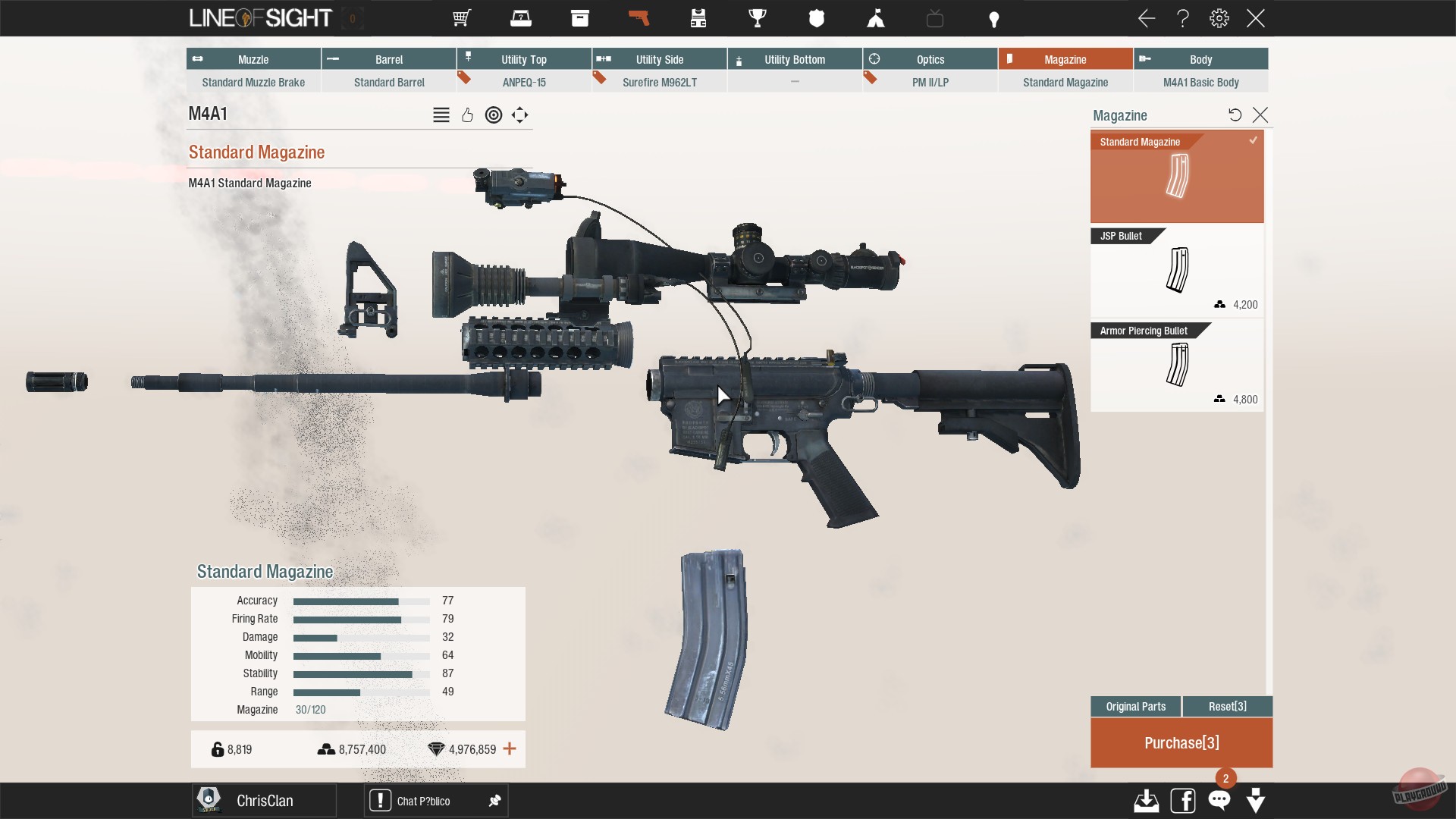Toggle the list view icon next to M4A1

(x=441, y=115)
